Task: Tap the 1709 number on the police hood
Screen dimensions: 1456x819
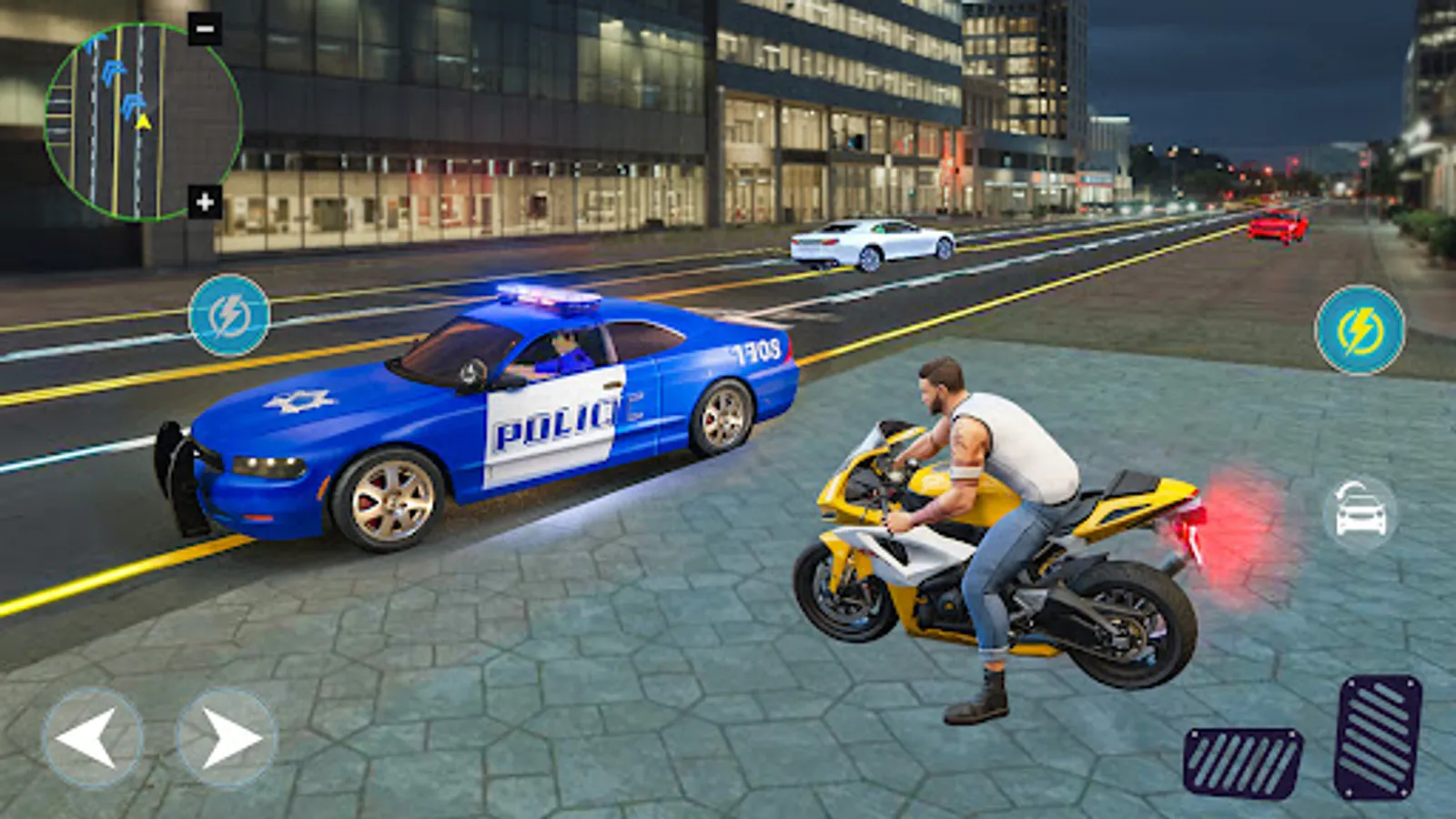Action: [x=753, y=350]
